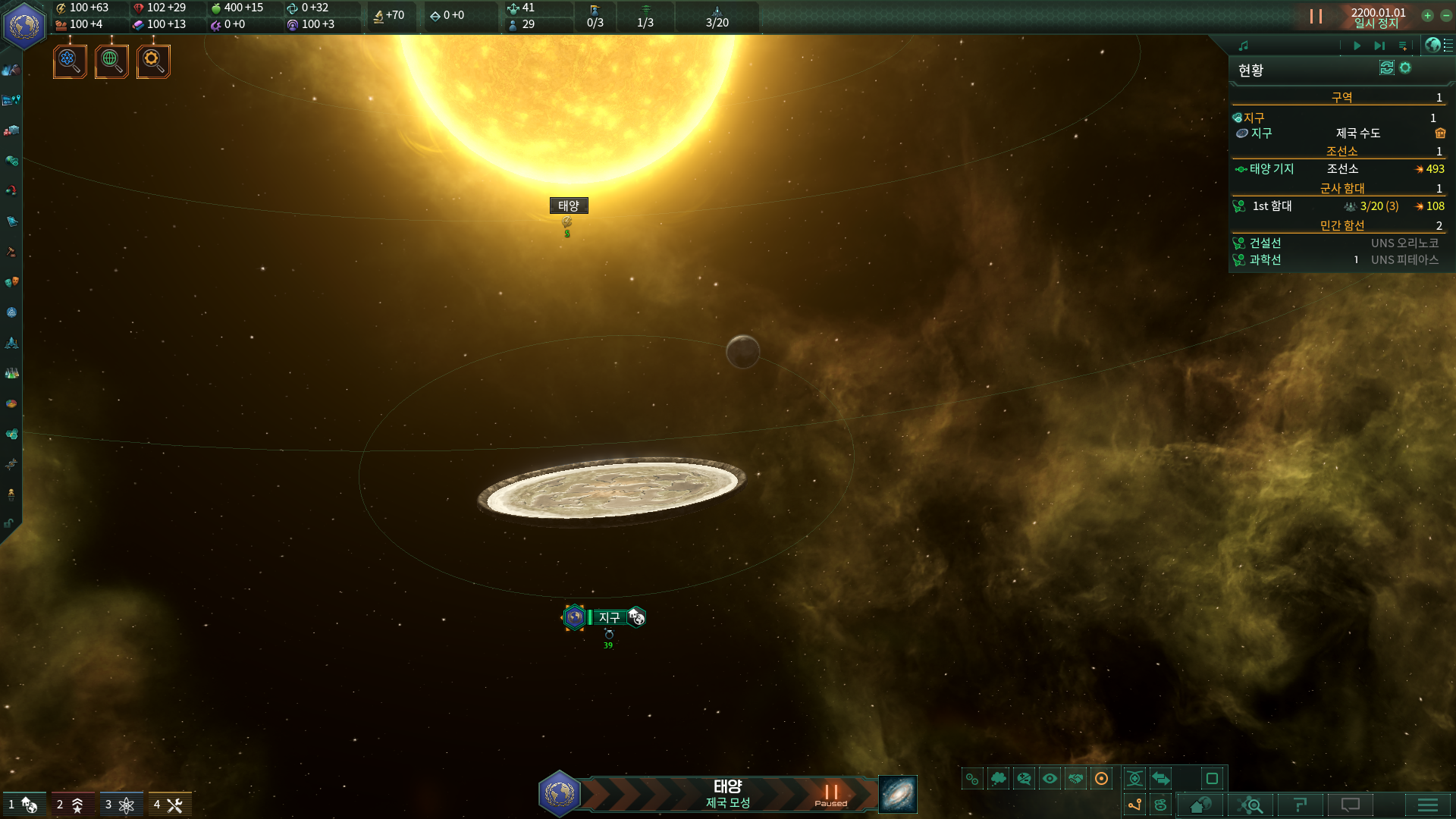Image resolution: width=1456 pixels, height=819 pixels.
Task: Increase game speed with the plus button
Action: click(x=1427, y=16)
